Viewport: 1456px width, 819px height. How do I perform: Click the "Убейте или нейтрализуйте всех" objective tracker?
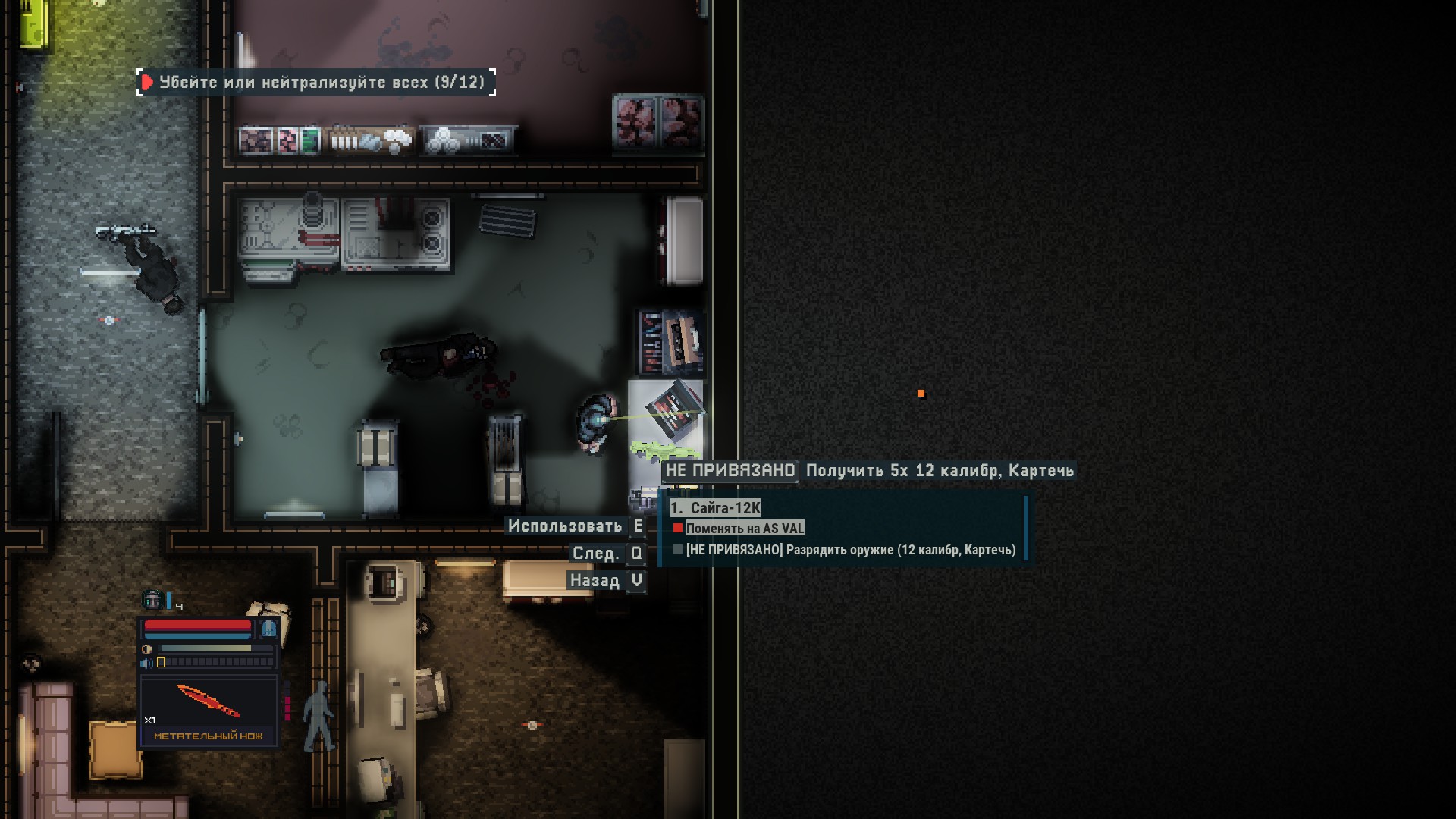coord(316,82)
